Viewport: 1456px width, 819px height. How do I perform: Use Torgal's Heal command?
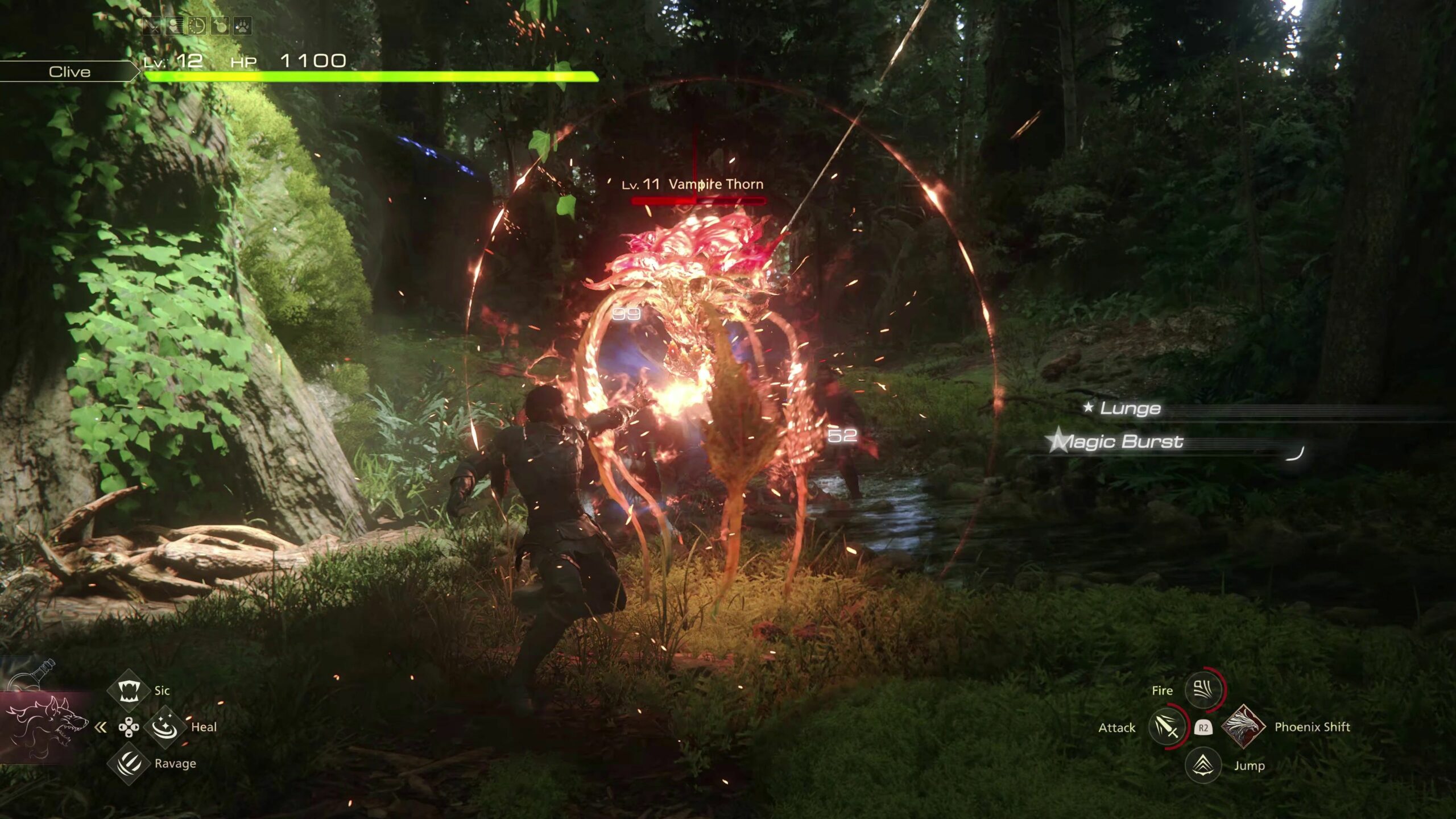pos(165,726)
